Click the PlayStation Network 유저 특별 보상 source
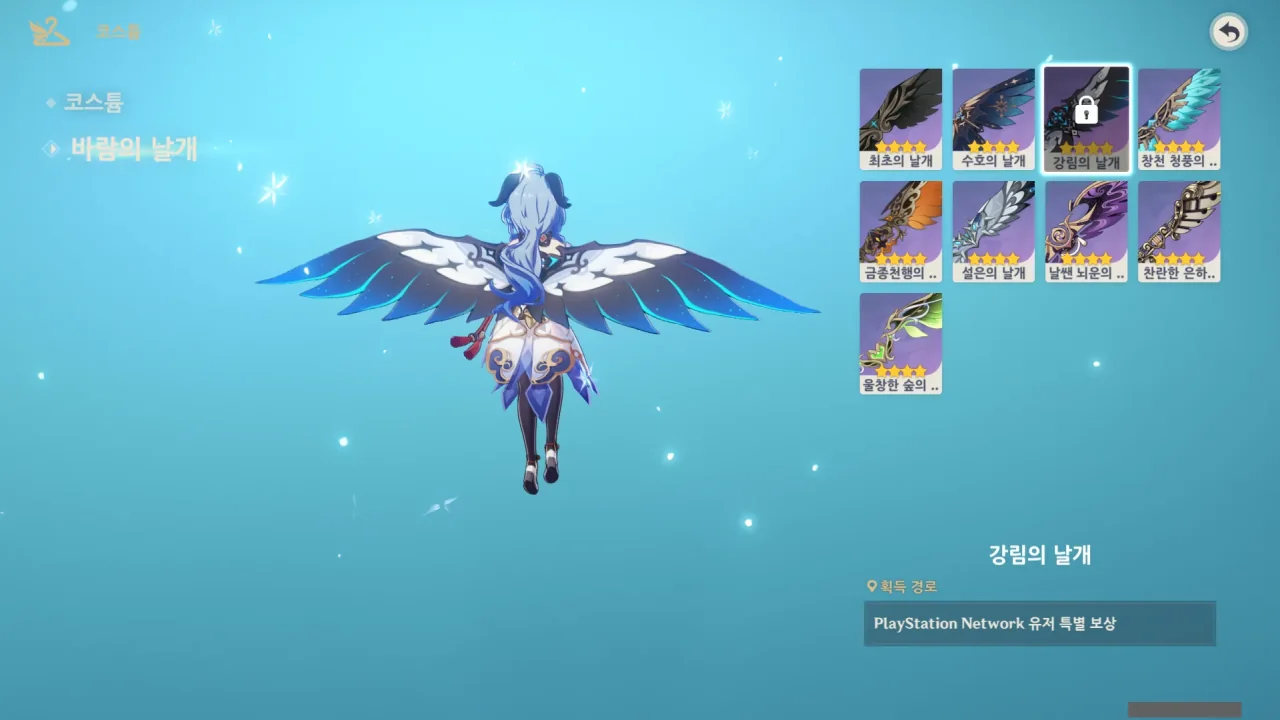Image resolution: width=1280 pixels, height=720 pixels. coord(1039,623)
